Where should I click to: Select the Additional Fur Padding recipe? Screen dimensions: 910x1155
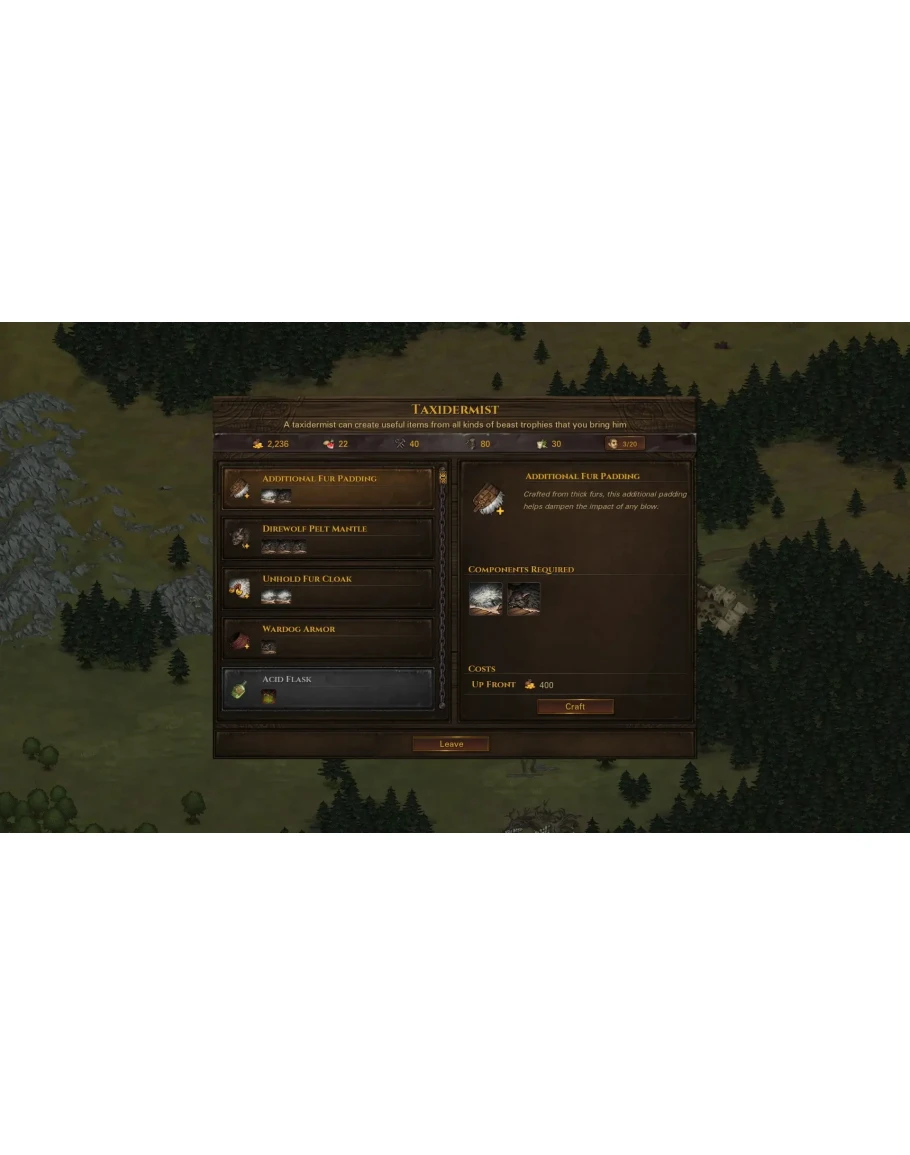(328, 488)
